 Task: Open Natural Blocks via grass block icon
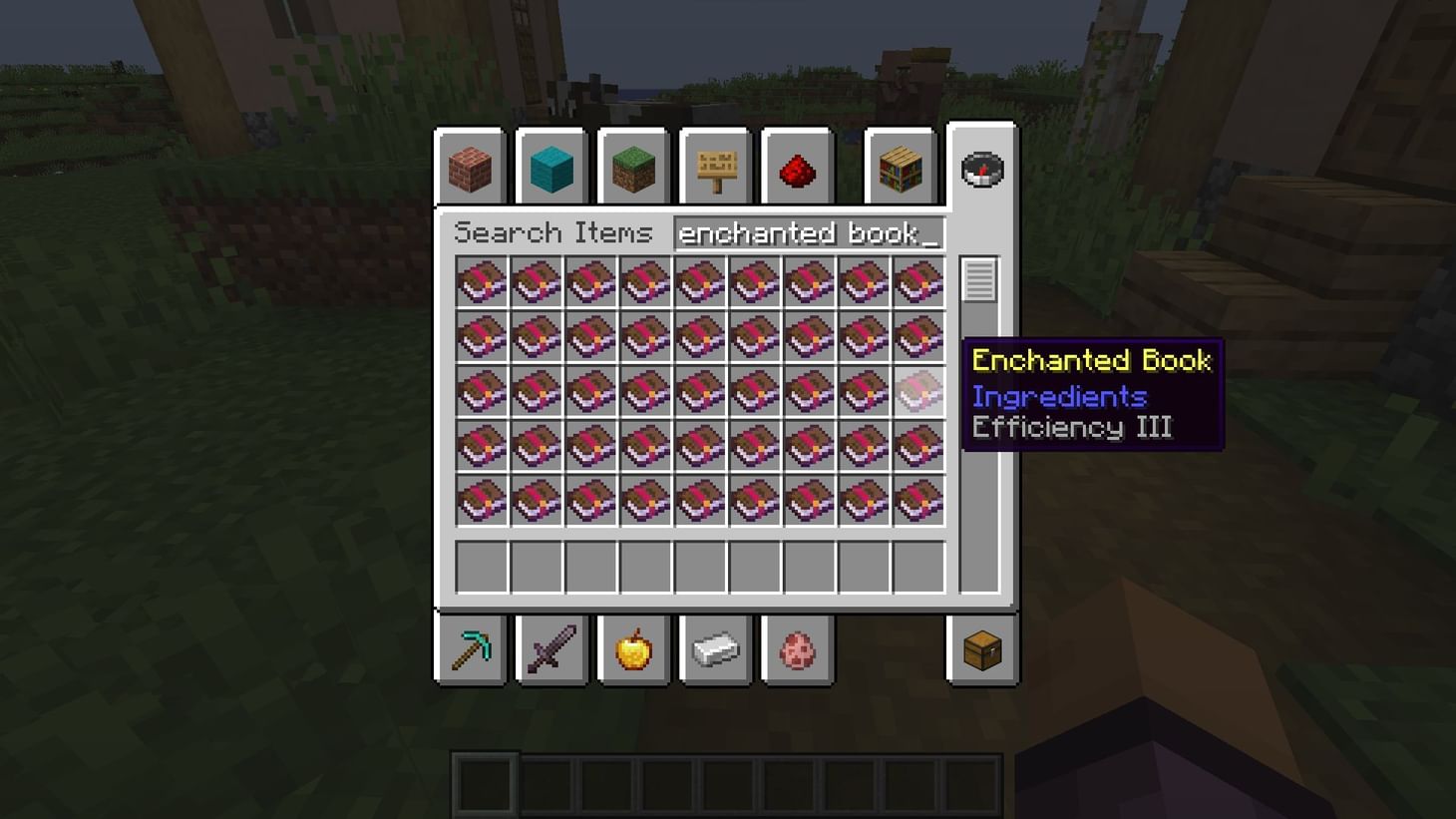pos(633,169)
